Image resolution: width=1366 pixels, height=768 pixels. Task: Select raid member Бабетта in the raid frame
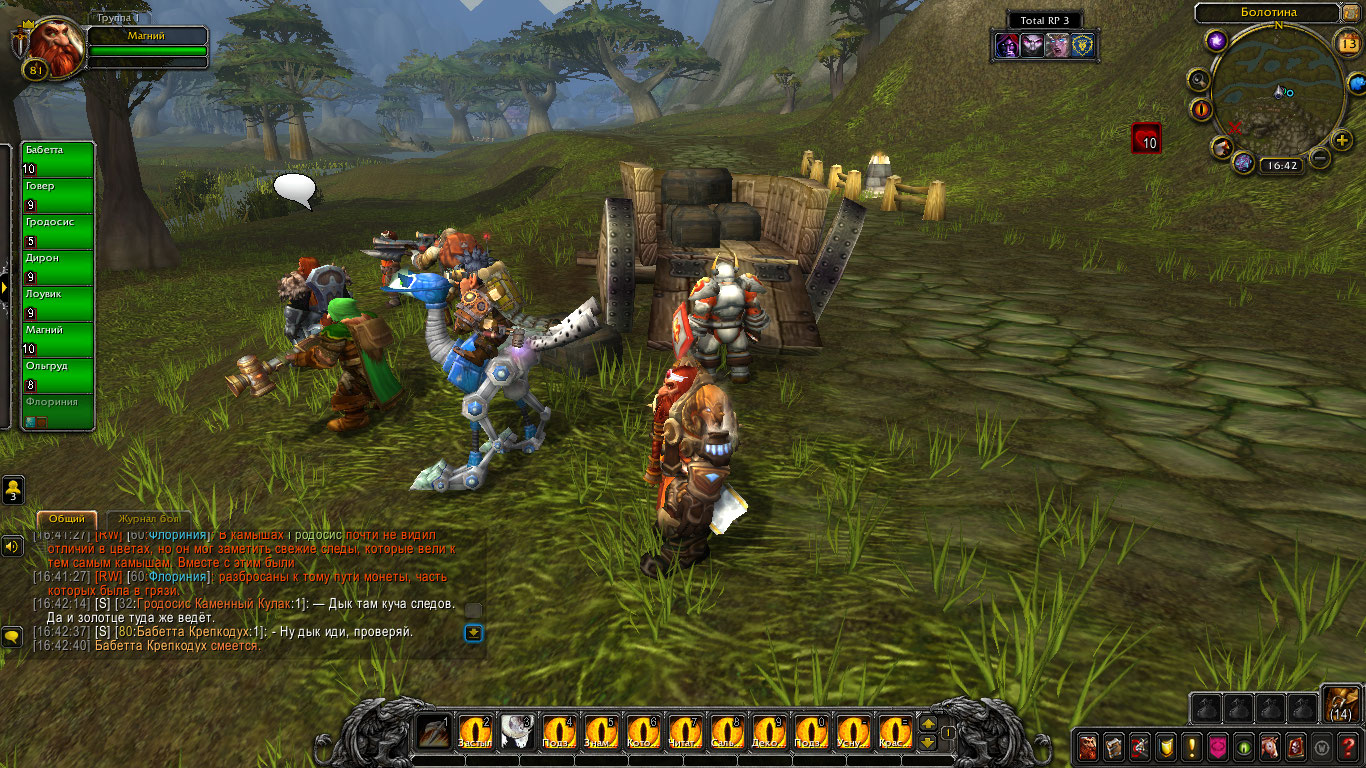[x=58, y=158]
